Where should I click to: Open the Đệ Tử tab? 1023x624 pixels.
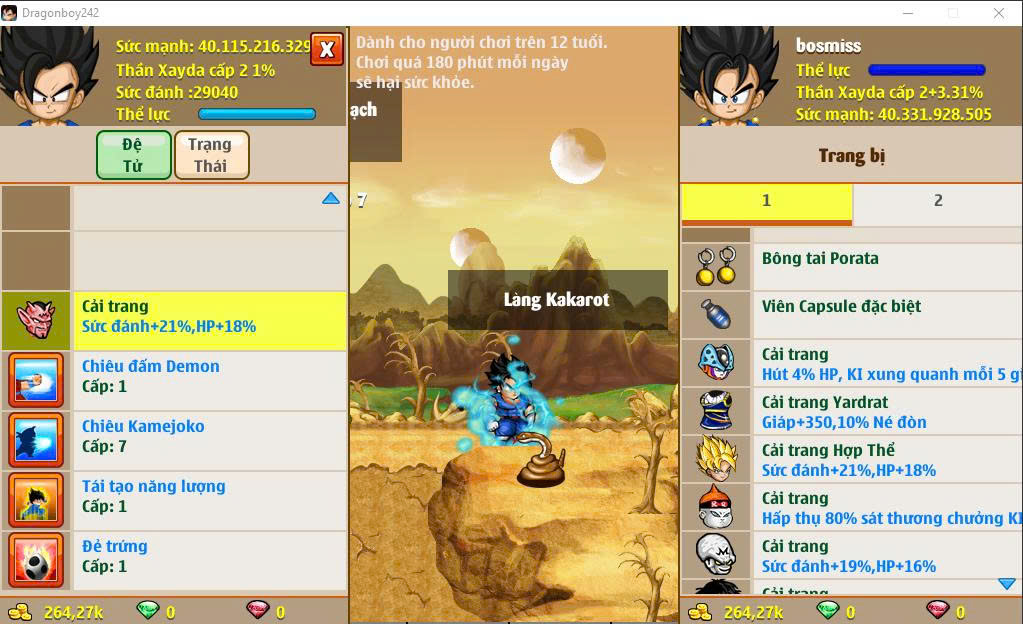point(134,155)
